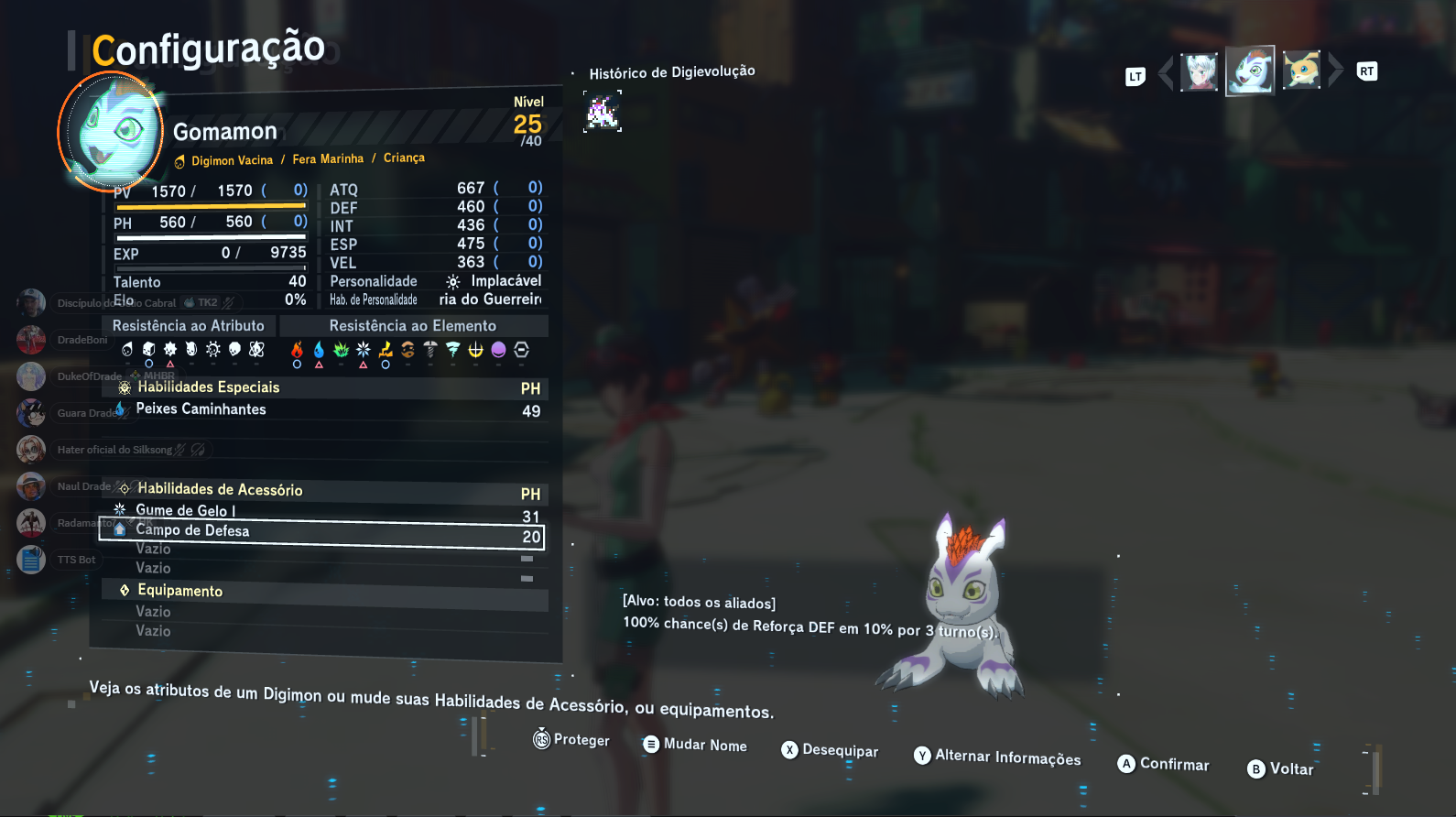Image resolution: width=1456 pixels, height=817 pixels.
Task: Click the right arrow beside party portraits
Action: [x=1335, y=70]
